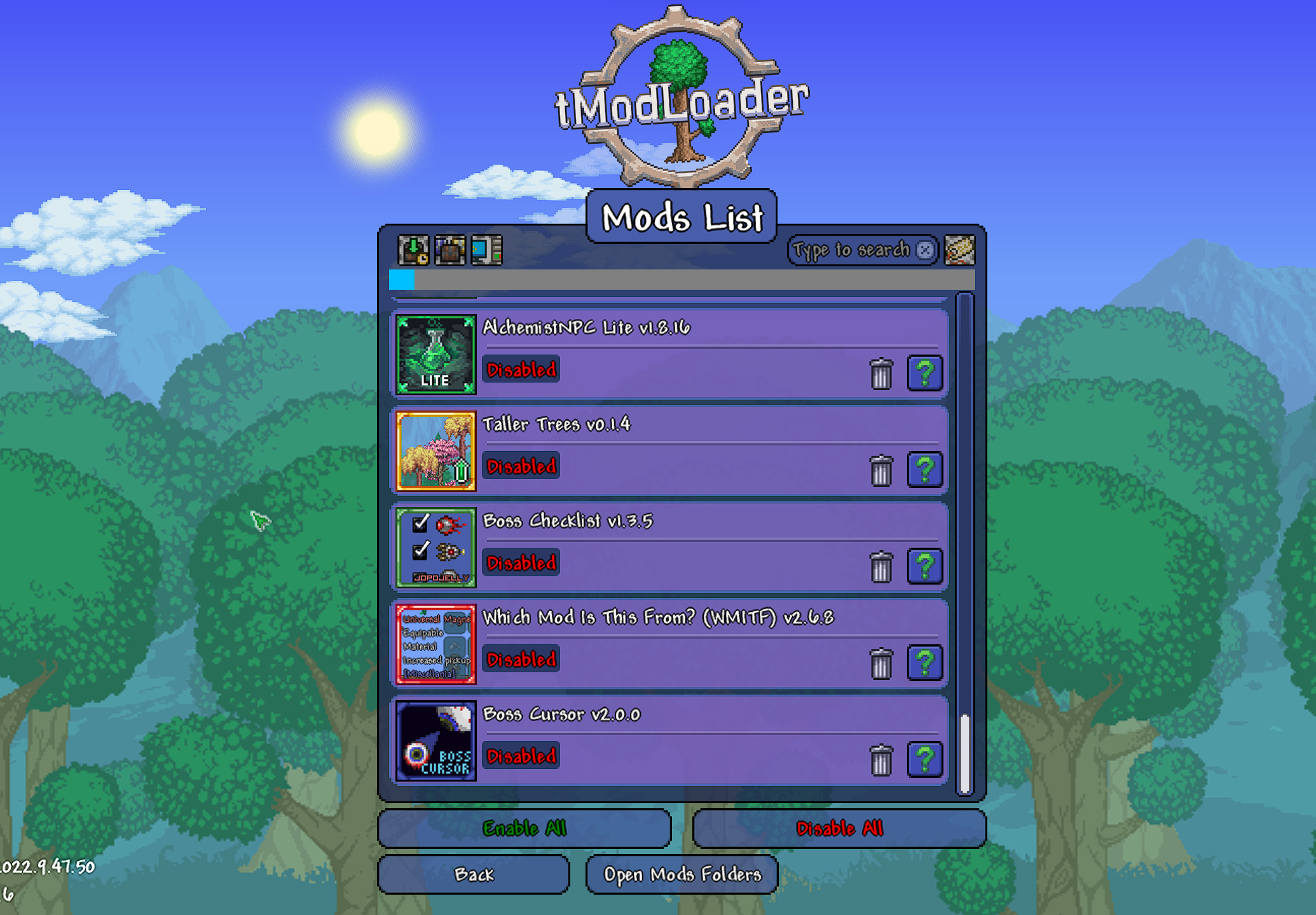Screen dimensions: 1316x915
Task: Click the icon right of search box
Action: tap(959, 250)
